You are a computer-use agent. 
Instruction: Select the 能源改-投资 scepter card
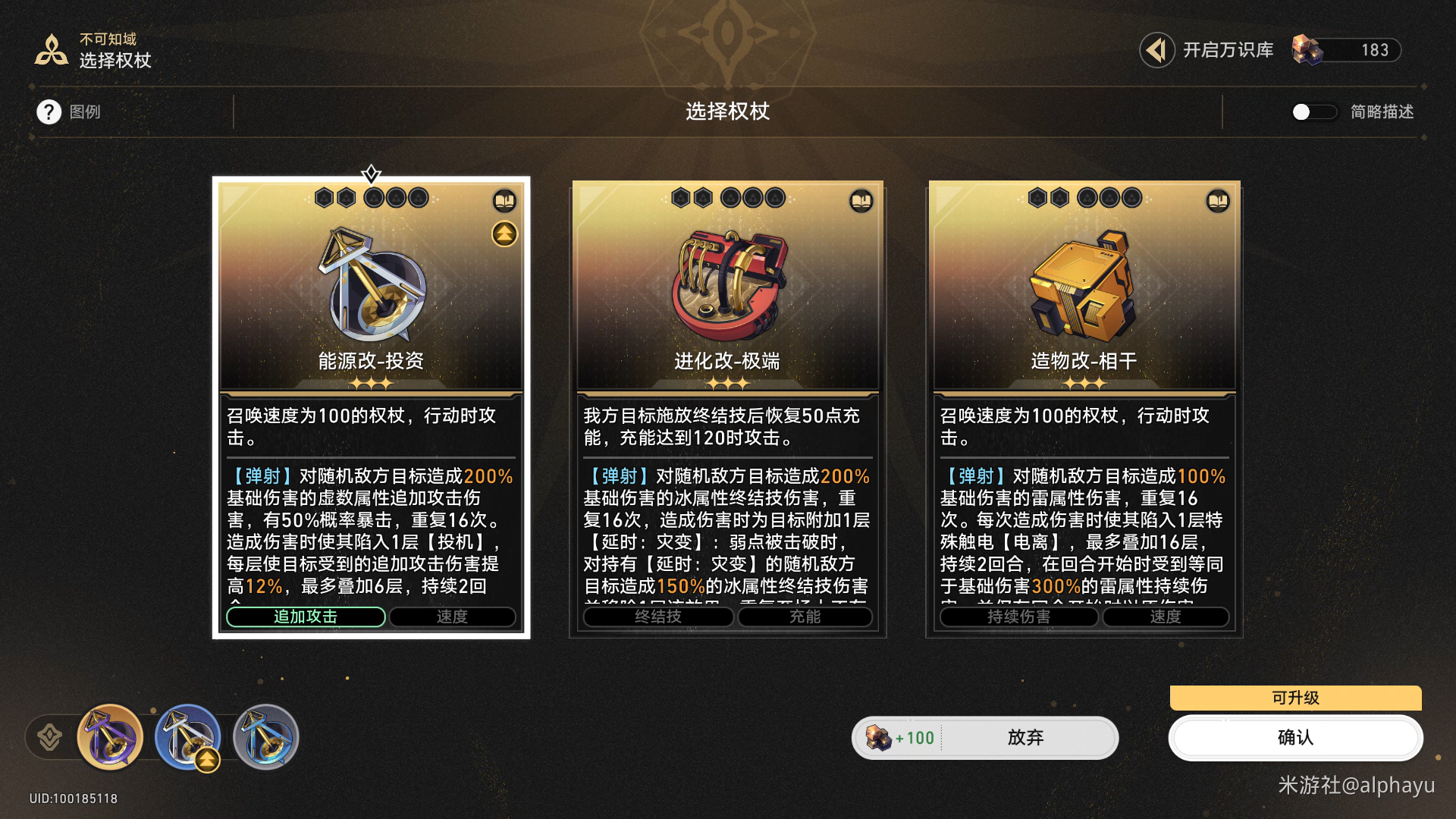tap(371, 303)
